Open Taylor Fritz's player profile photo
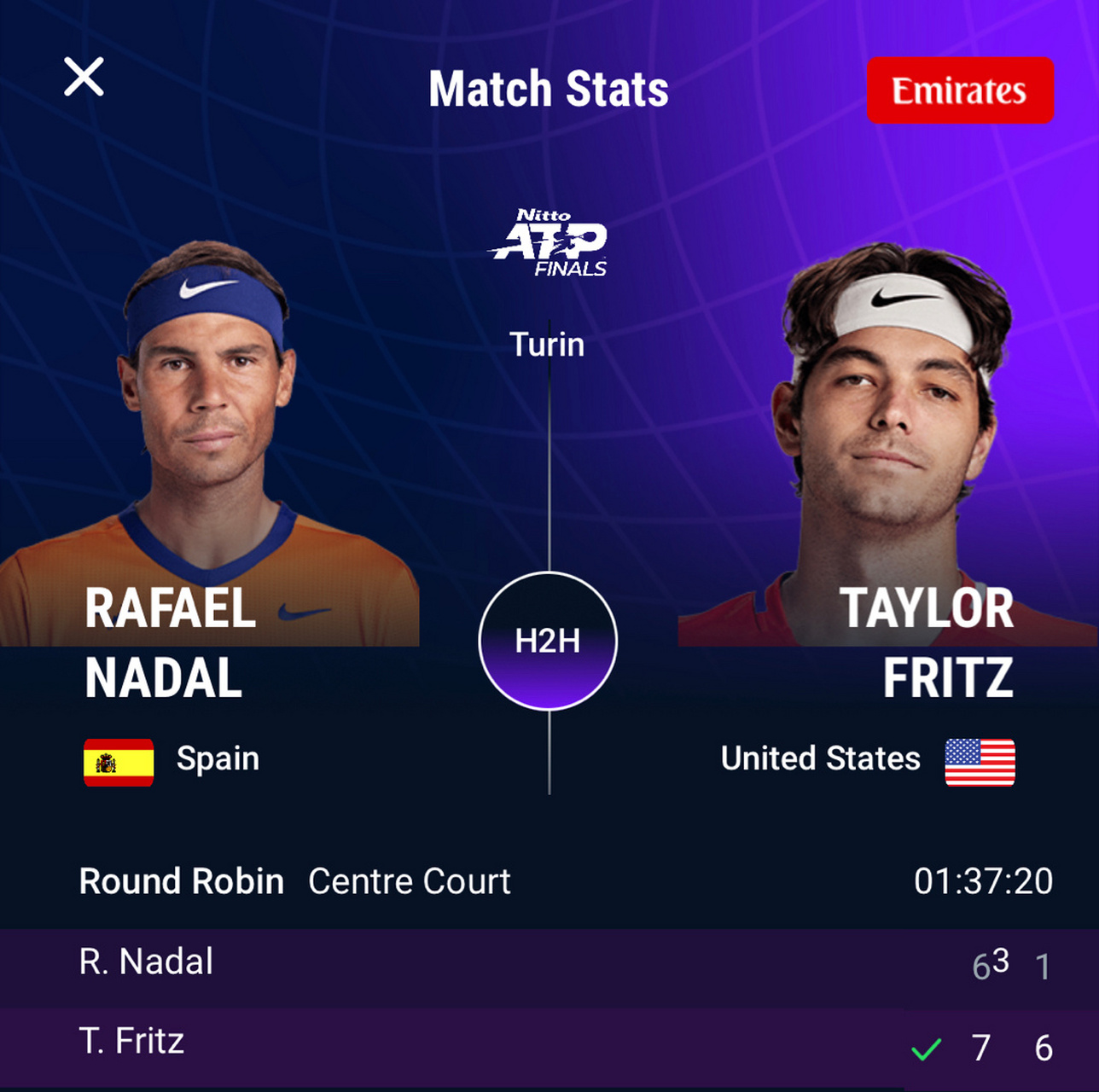The height and width of the screenshot is (1092, 1099). pyautogui.click(x=892, y=427)
